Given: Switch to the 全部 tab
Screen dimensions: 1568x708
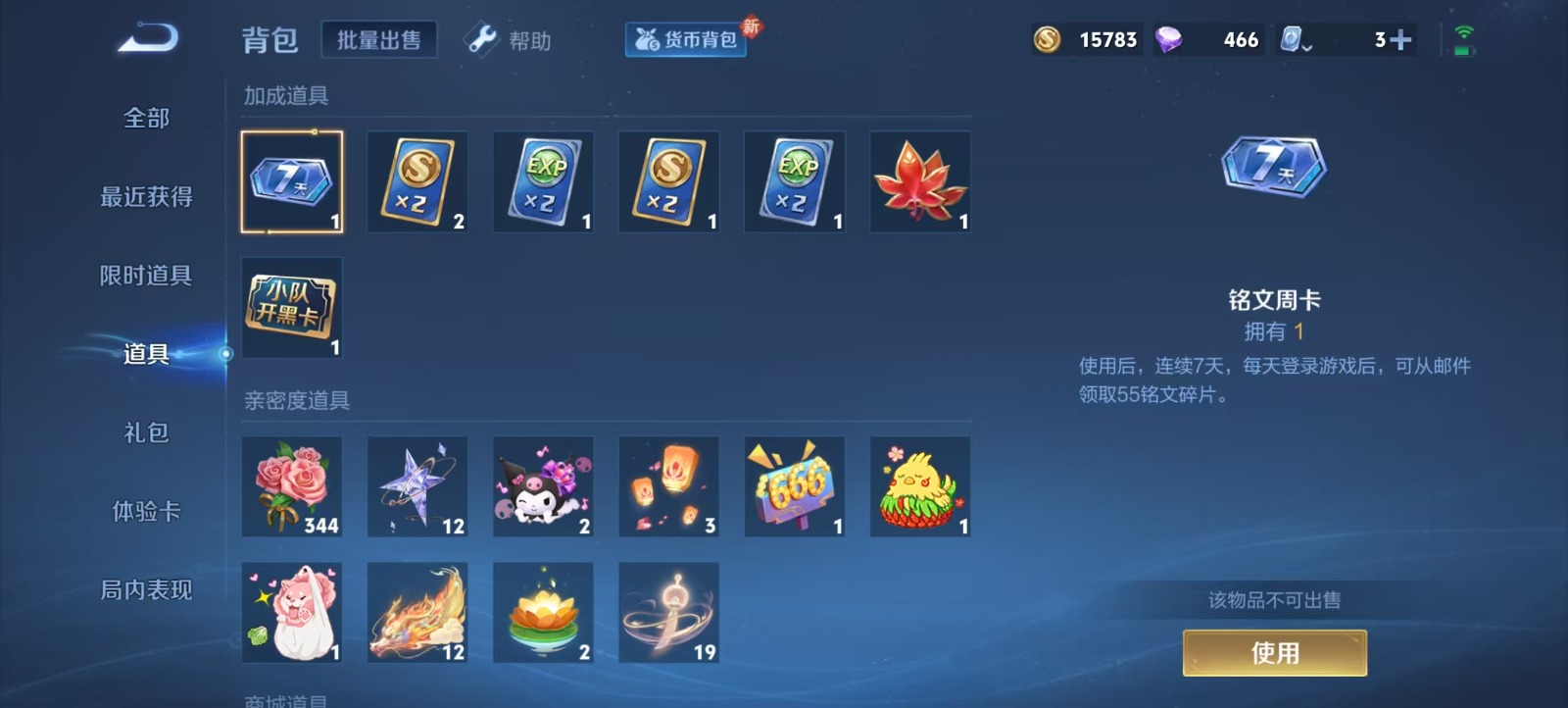Looking at the screenshot, I should tap(146, 118).
